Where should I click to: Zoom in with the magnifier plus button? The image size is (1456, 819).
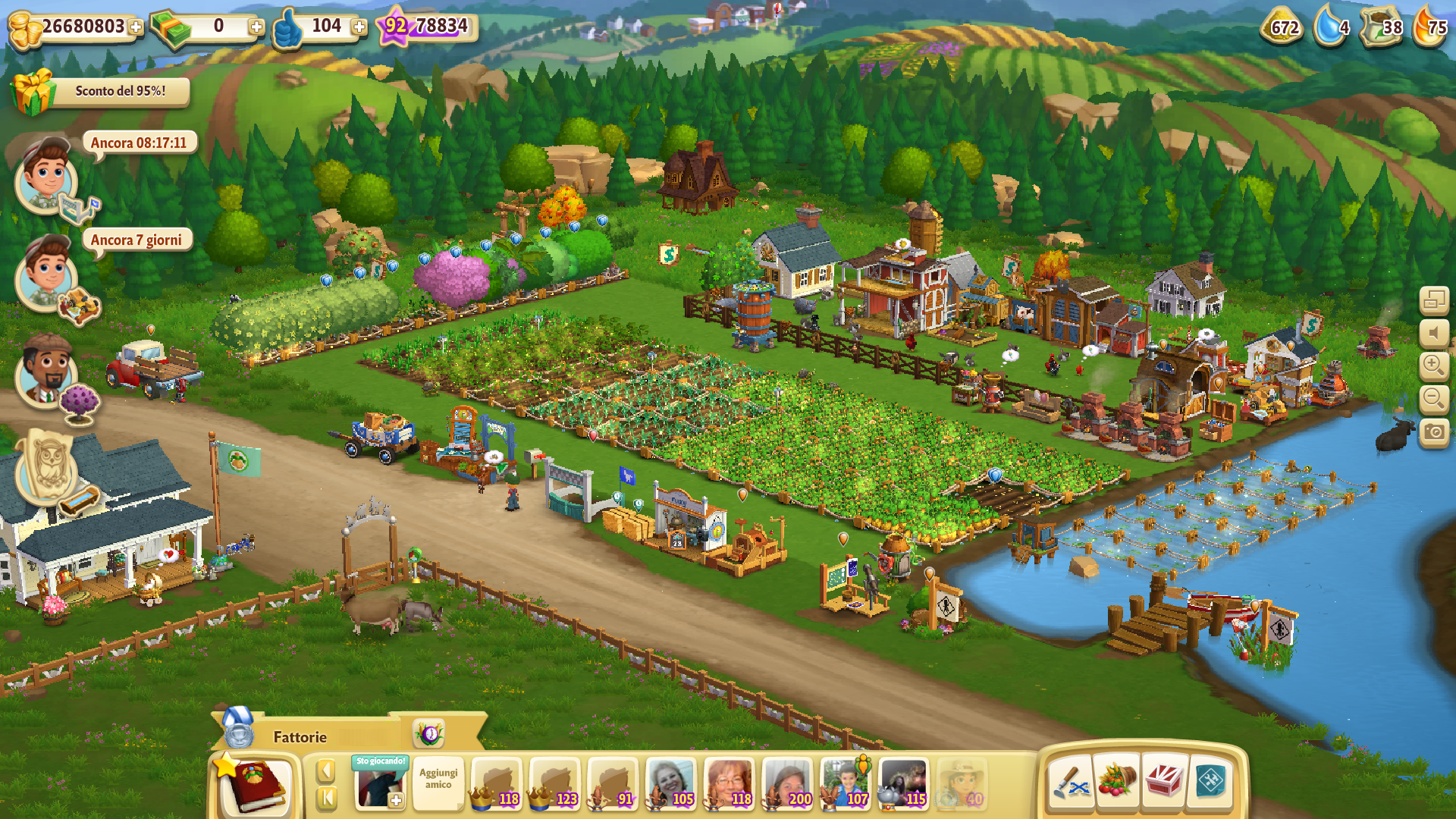click(1433, 366)
